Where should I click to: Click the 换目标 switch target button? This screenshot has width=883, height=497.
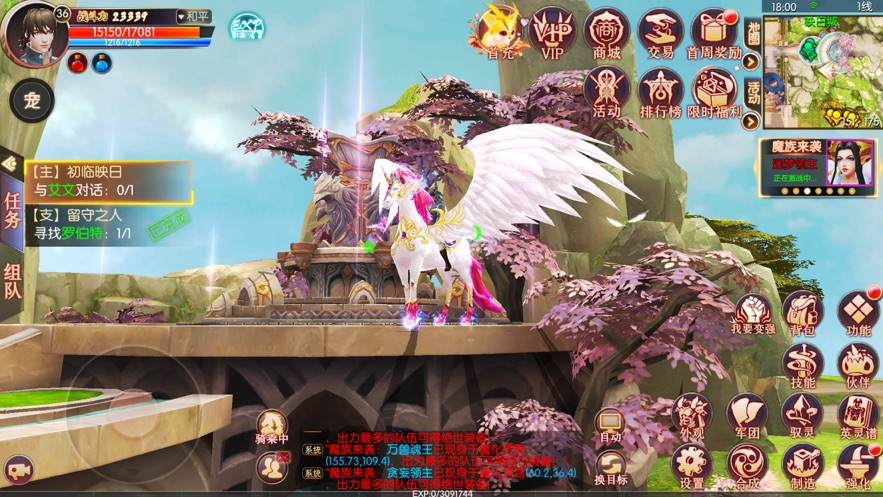tap(610, 465)
